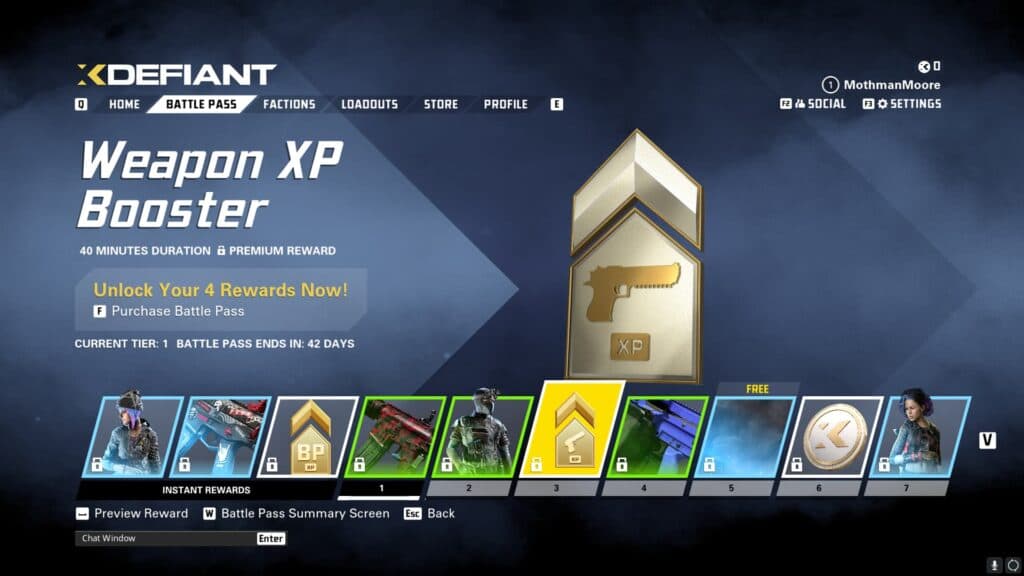Viewport: 1024px width, 576px height.
Task: Click Purchase Battle Pass
Action: (x=177, y=311)
